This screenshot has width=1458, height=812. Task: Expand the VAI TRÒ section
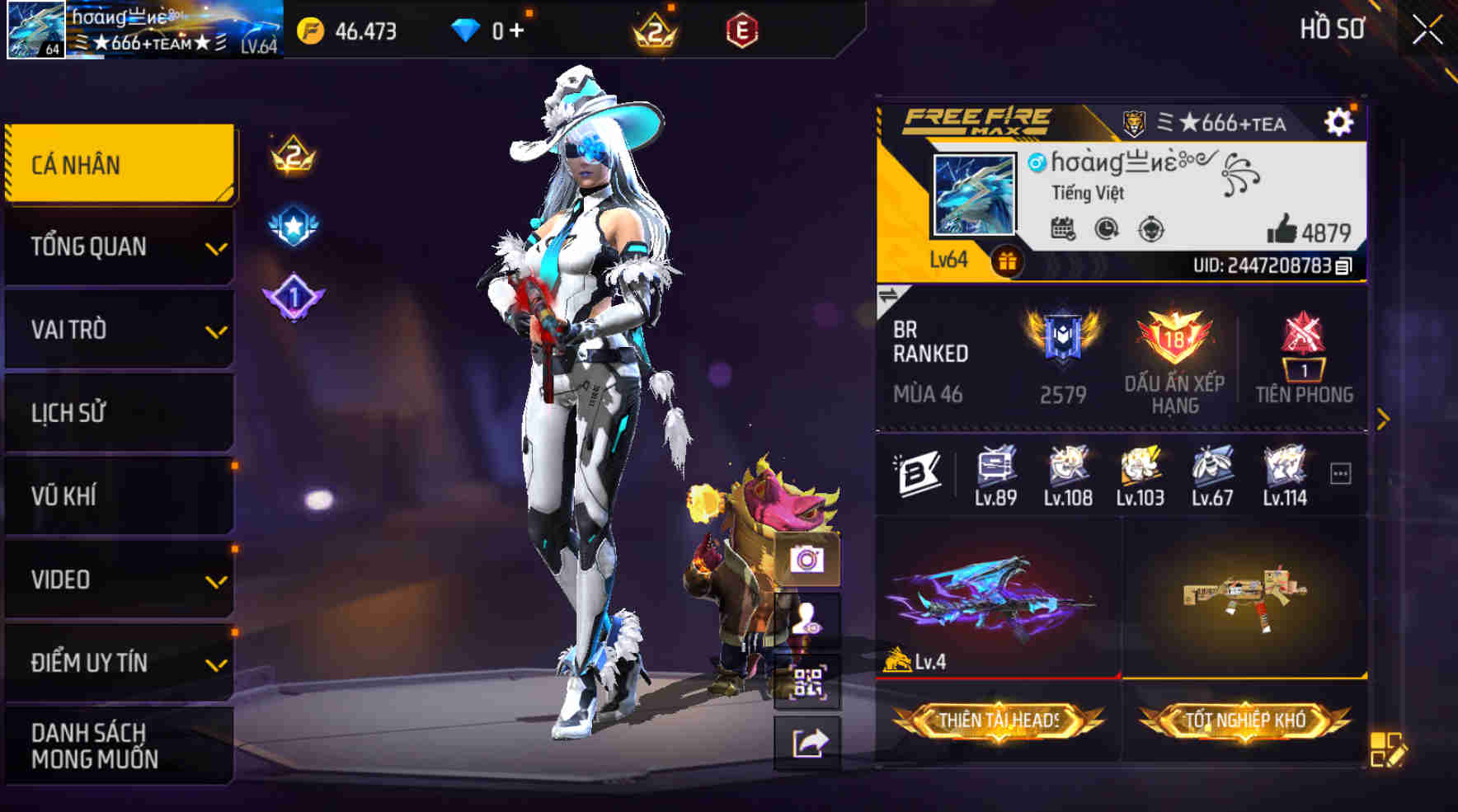click(x=120, y=330)
